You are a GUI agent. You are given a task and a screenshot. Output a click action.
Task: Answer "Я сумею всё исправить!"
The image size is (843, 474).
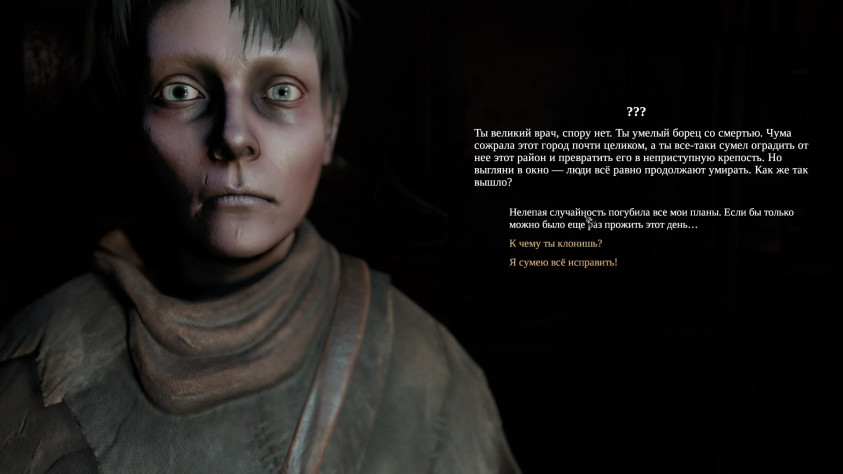point(563,262)
